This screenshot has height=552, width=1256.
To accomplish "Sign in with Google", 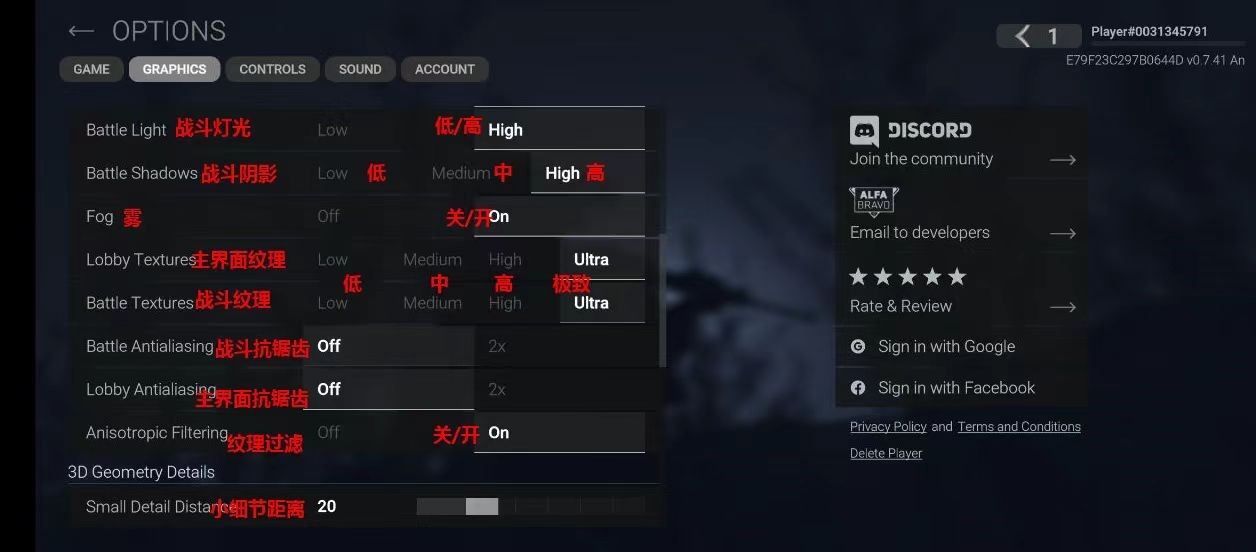I will pos(946,347).
